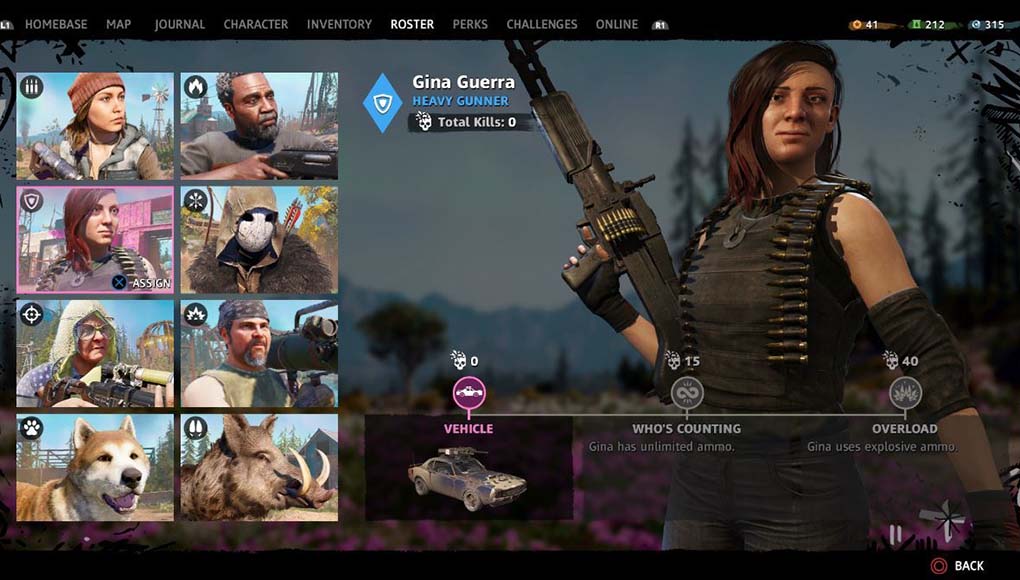Open the Journal tab
The height and width of the screenshot is (580, 1020).
[180, 24]
